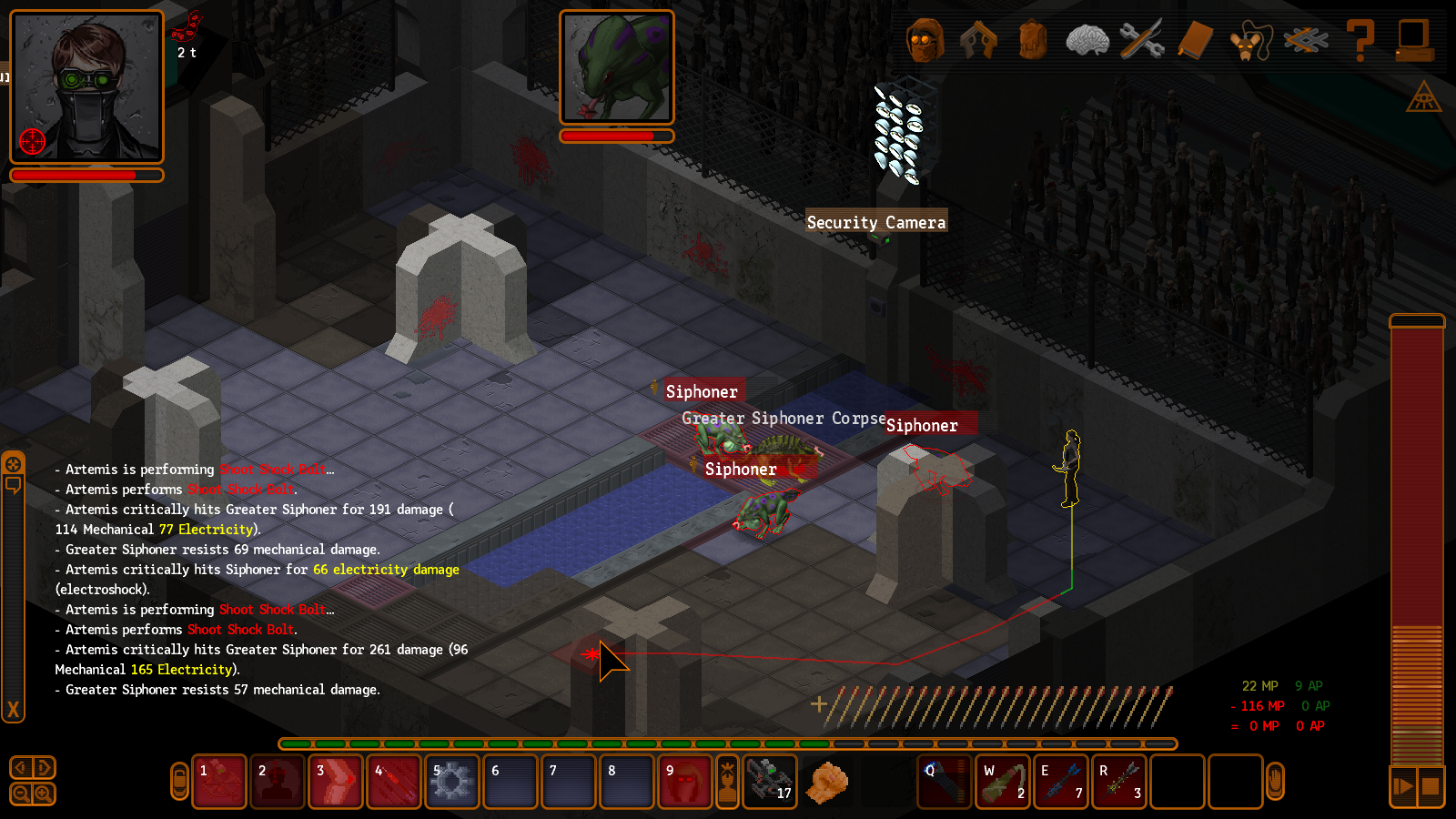
Task: Open the computer system menu icon
Action: click(1414, 41)
